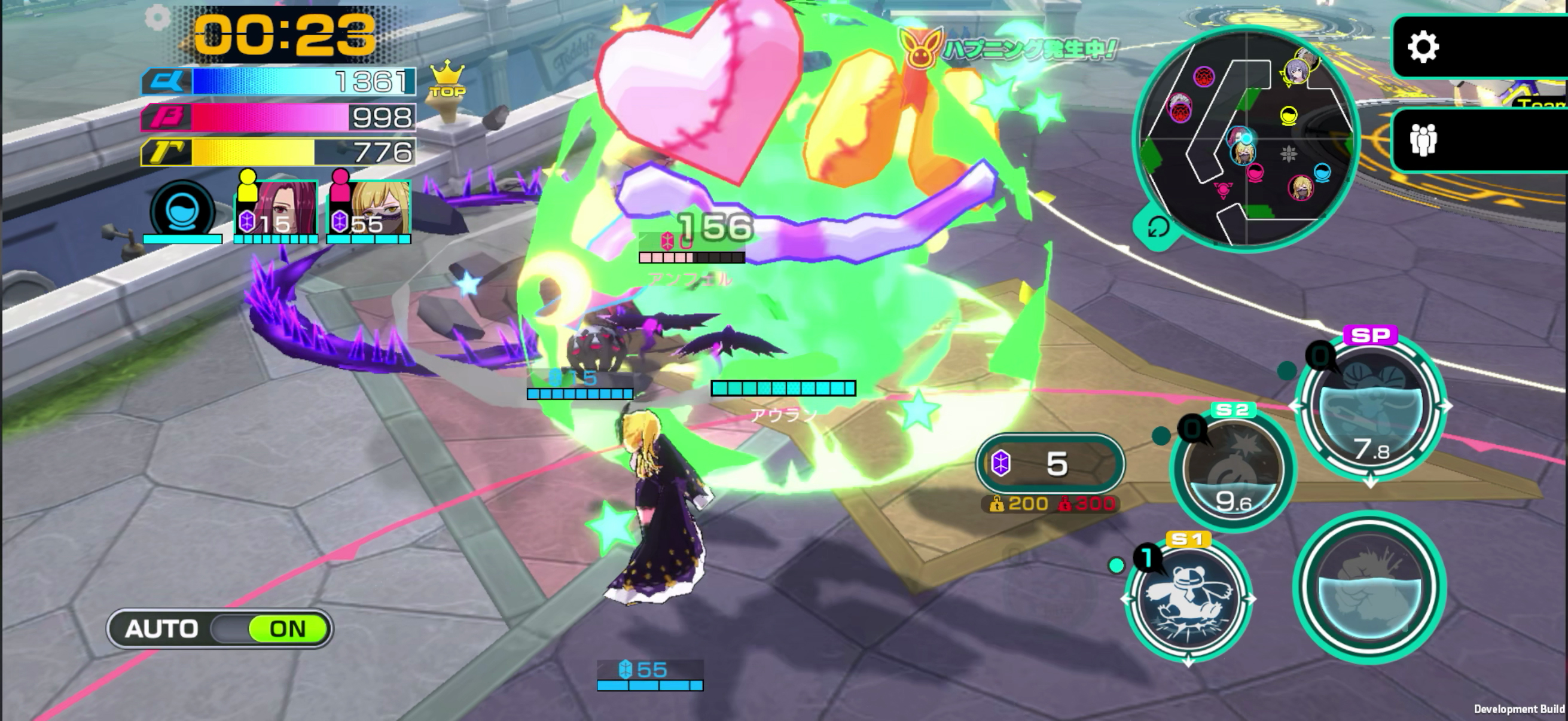This screenshot has width=1568, height=721.
Task: Select the blue helmet player icon
Action: [182, 210]
